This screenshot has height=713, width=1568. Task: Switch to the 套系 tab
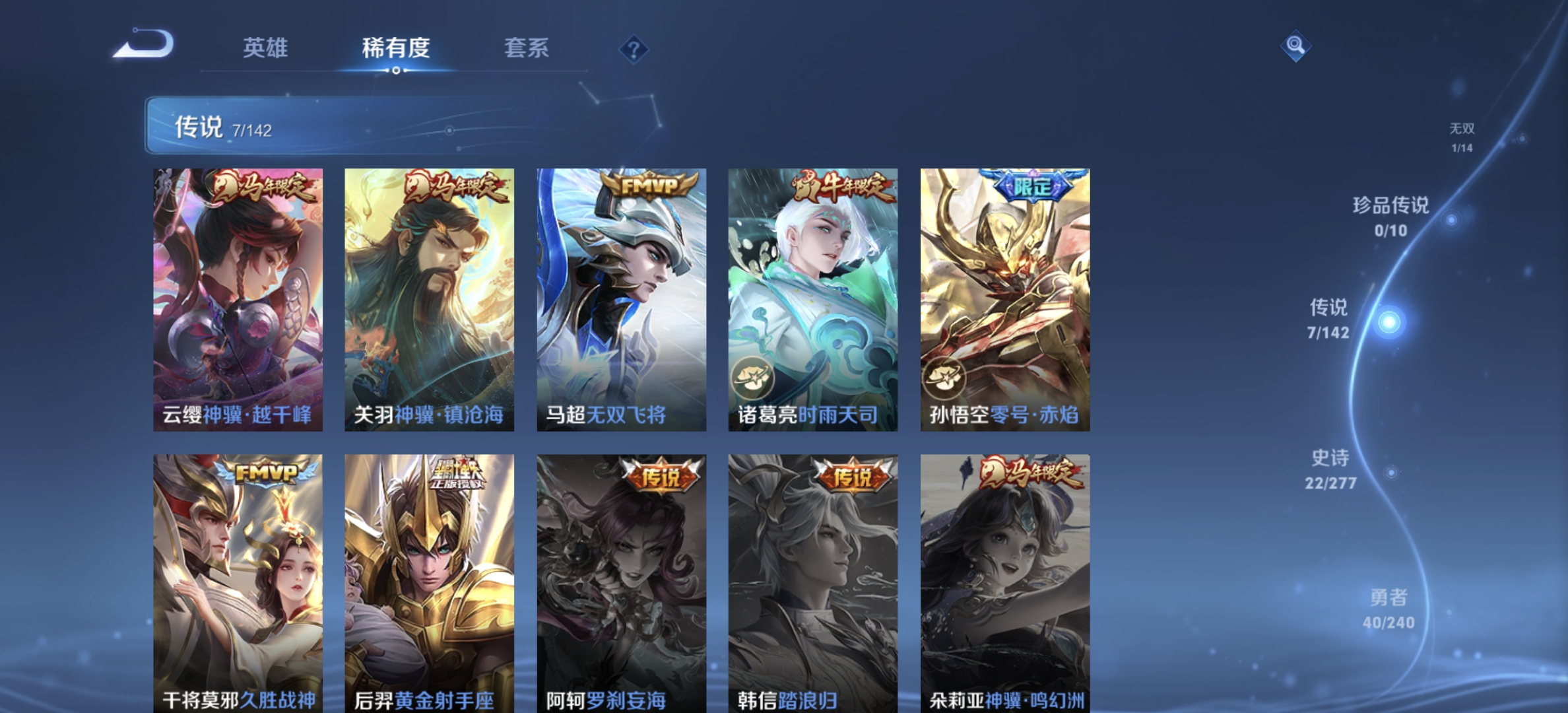[x=527, y=48]
